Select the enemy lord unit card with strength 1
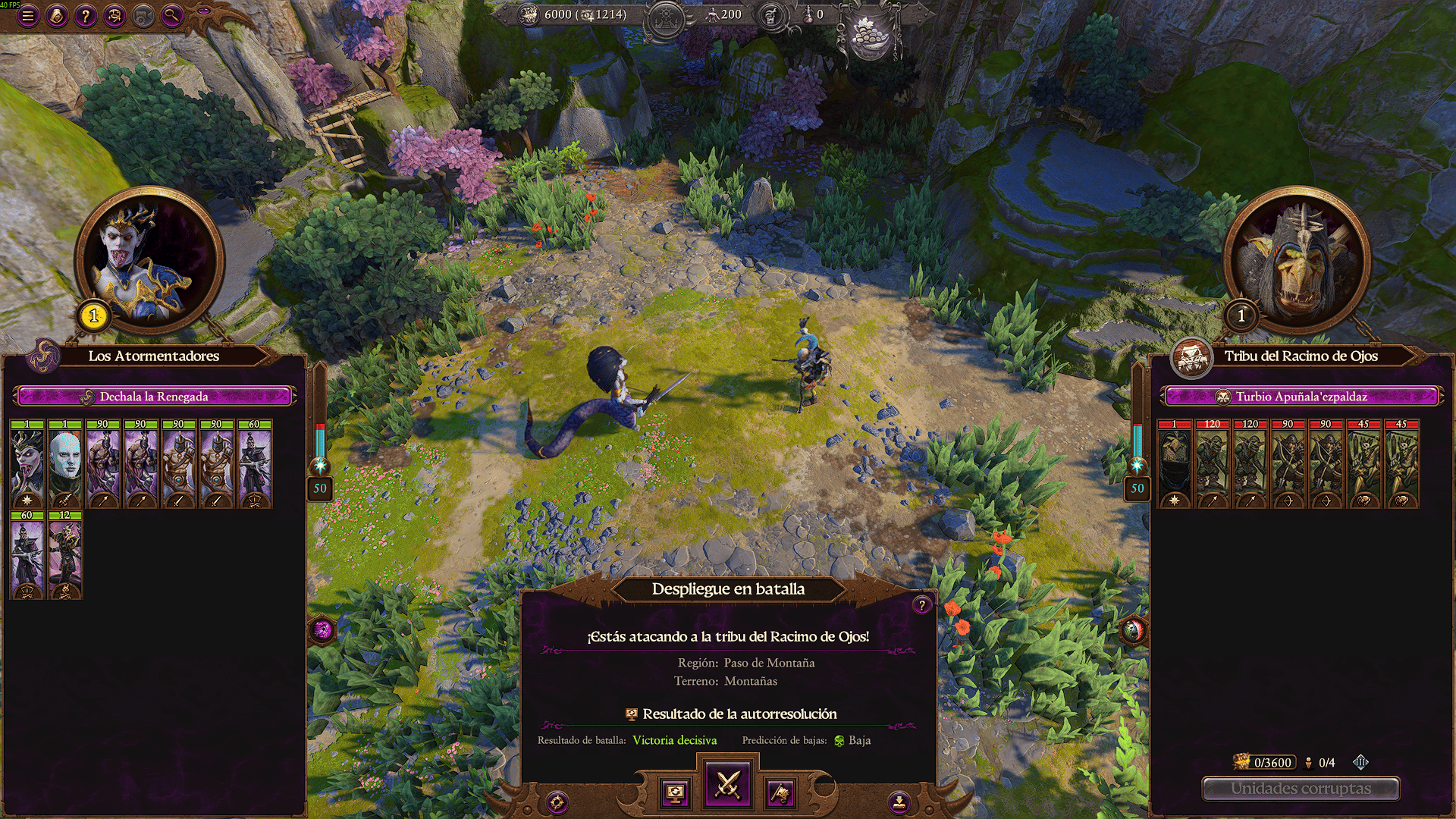The width and height of the screenshot is (1456, 819). click(x=1175, y=463)
